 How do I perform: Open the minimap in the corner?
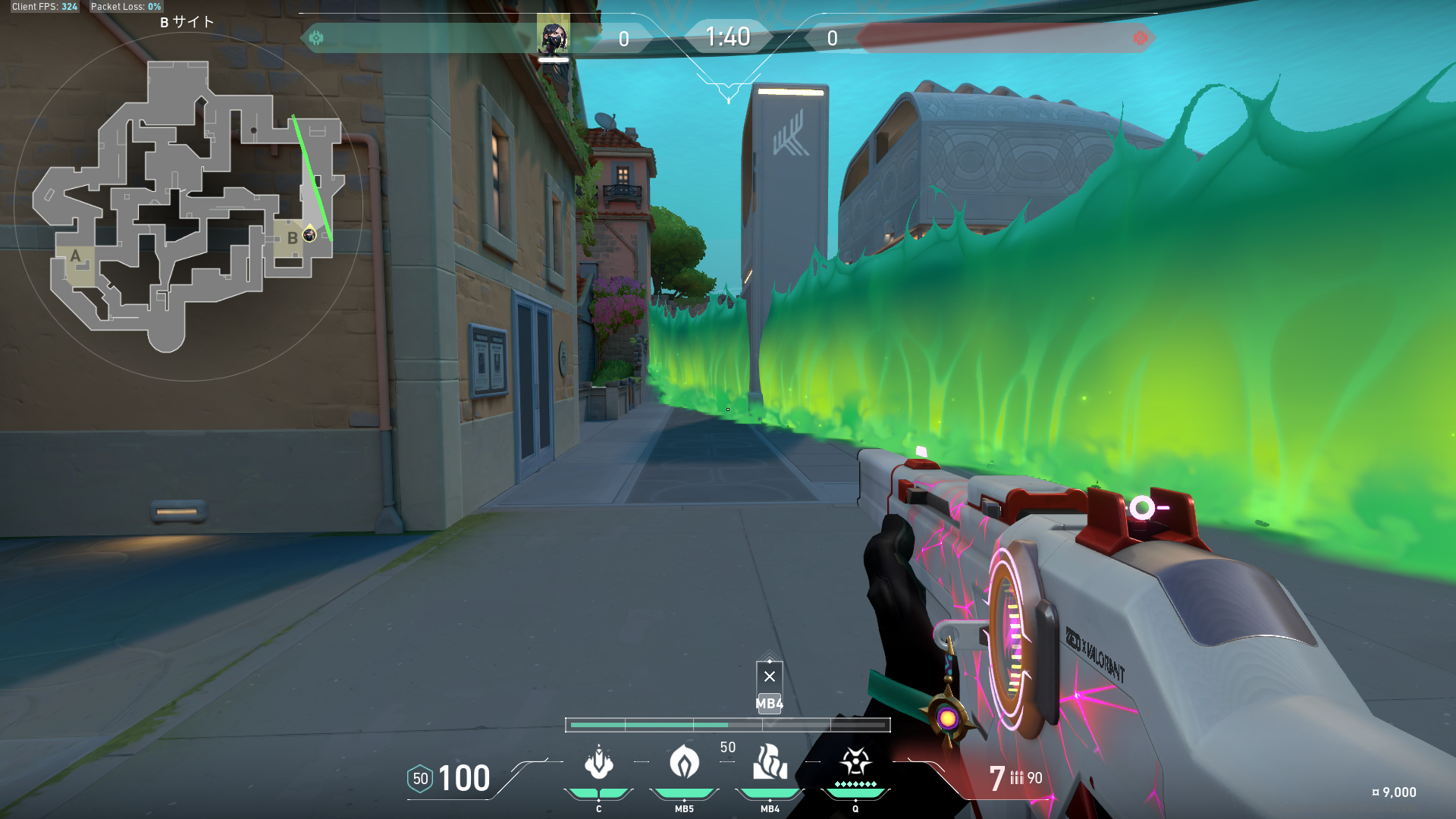tap(188, 206)
